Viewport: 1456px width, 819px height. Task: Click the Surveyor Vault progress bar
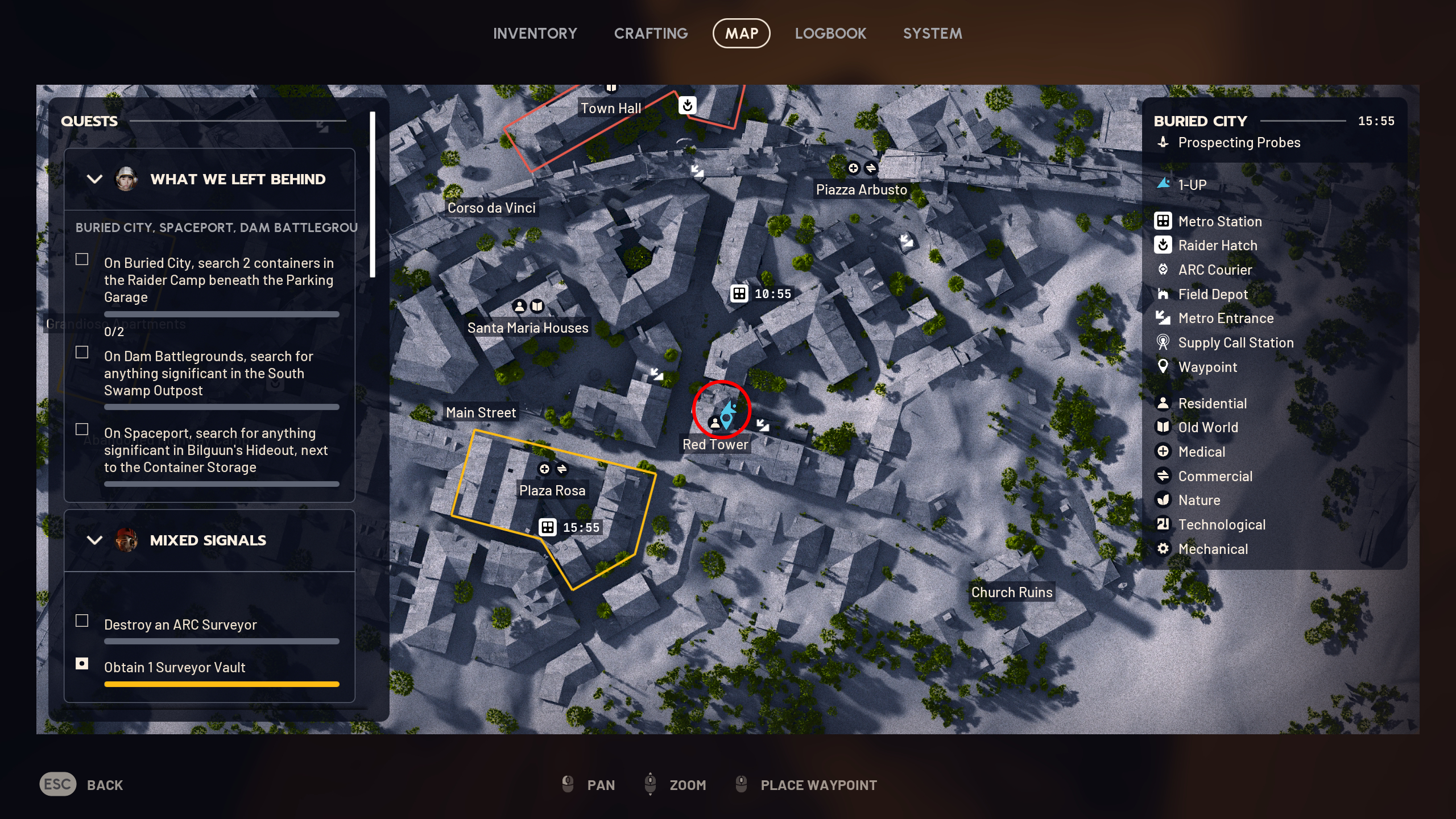coord(222,684)
